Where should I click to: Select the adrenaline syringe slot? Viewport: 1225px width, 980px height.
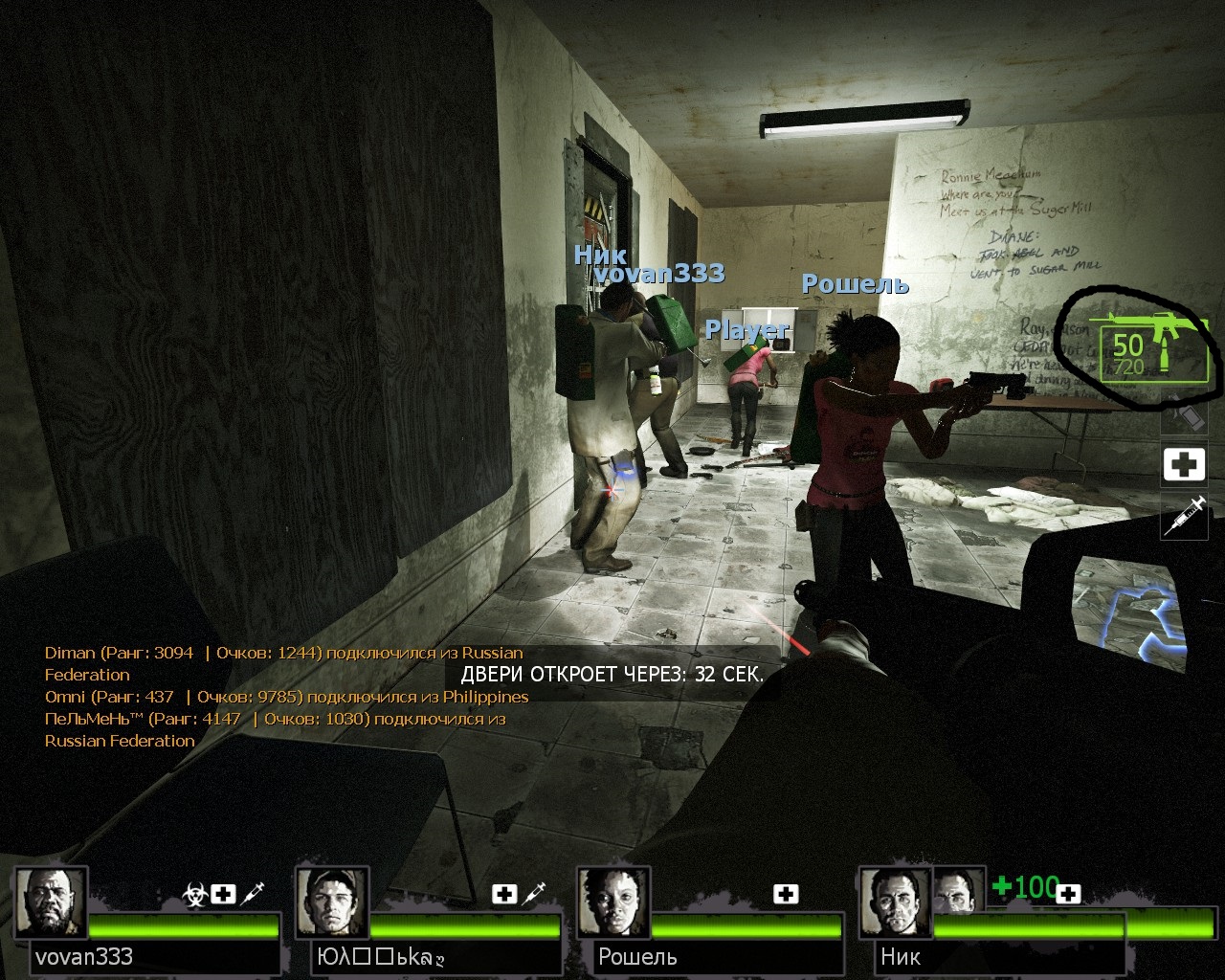(1184, 517)
